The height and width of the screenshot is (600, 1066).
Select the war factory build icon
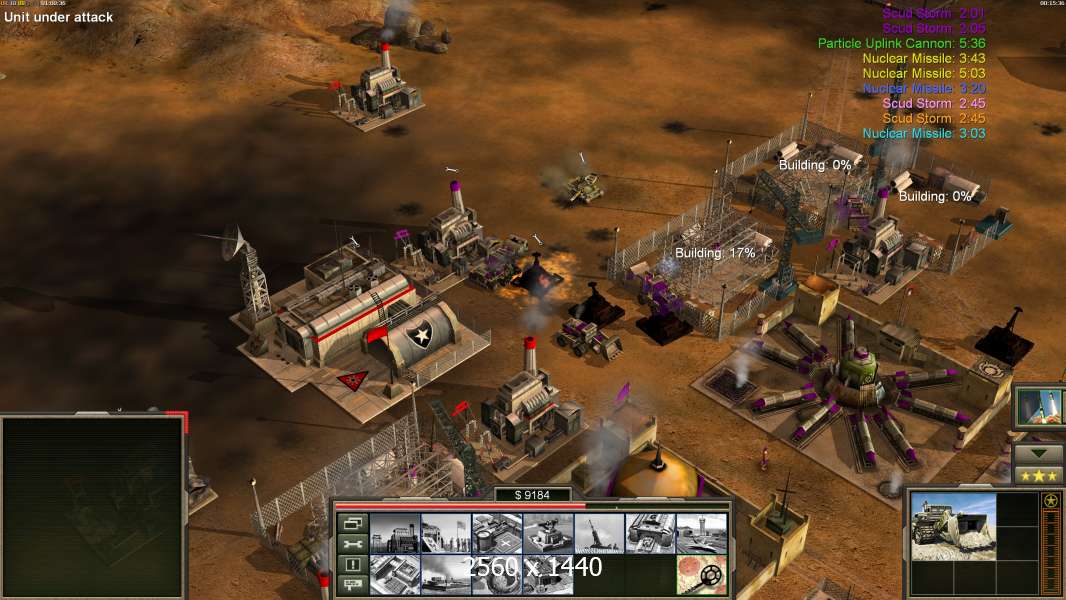tap(650, 534)
